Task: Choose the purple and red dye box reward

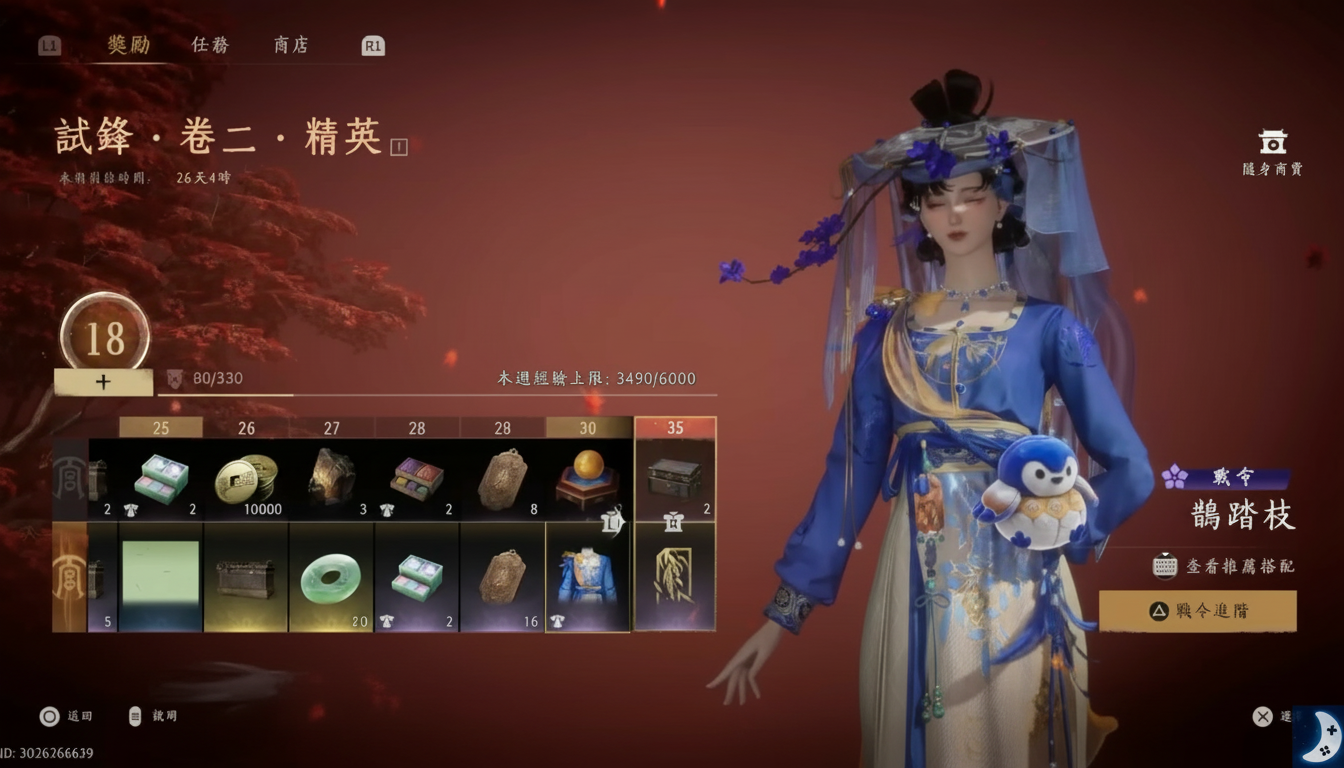Action: click(417, 480)
